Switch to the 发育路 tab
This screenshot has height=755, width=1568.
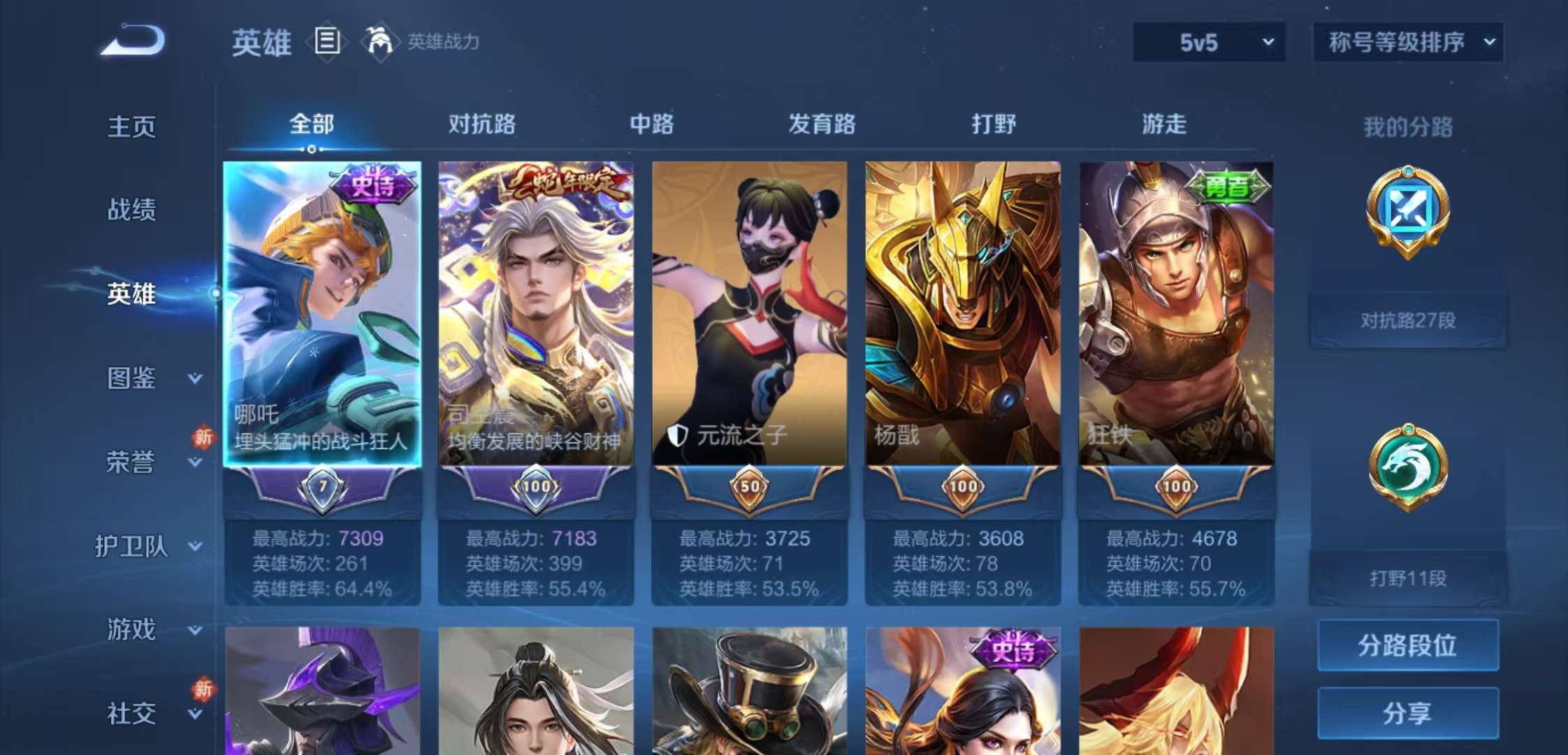click(x=821, y=124)
